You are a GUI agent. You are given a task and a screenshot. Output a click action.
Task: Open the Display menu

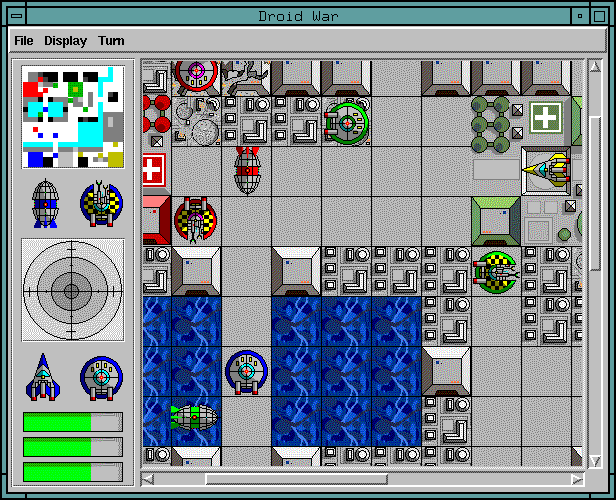[x=65, y=41]
